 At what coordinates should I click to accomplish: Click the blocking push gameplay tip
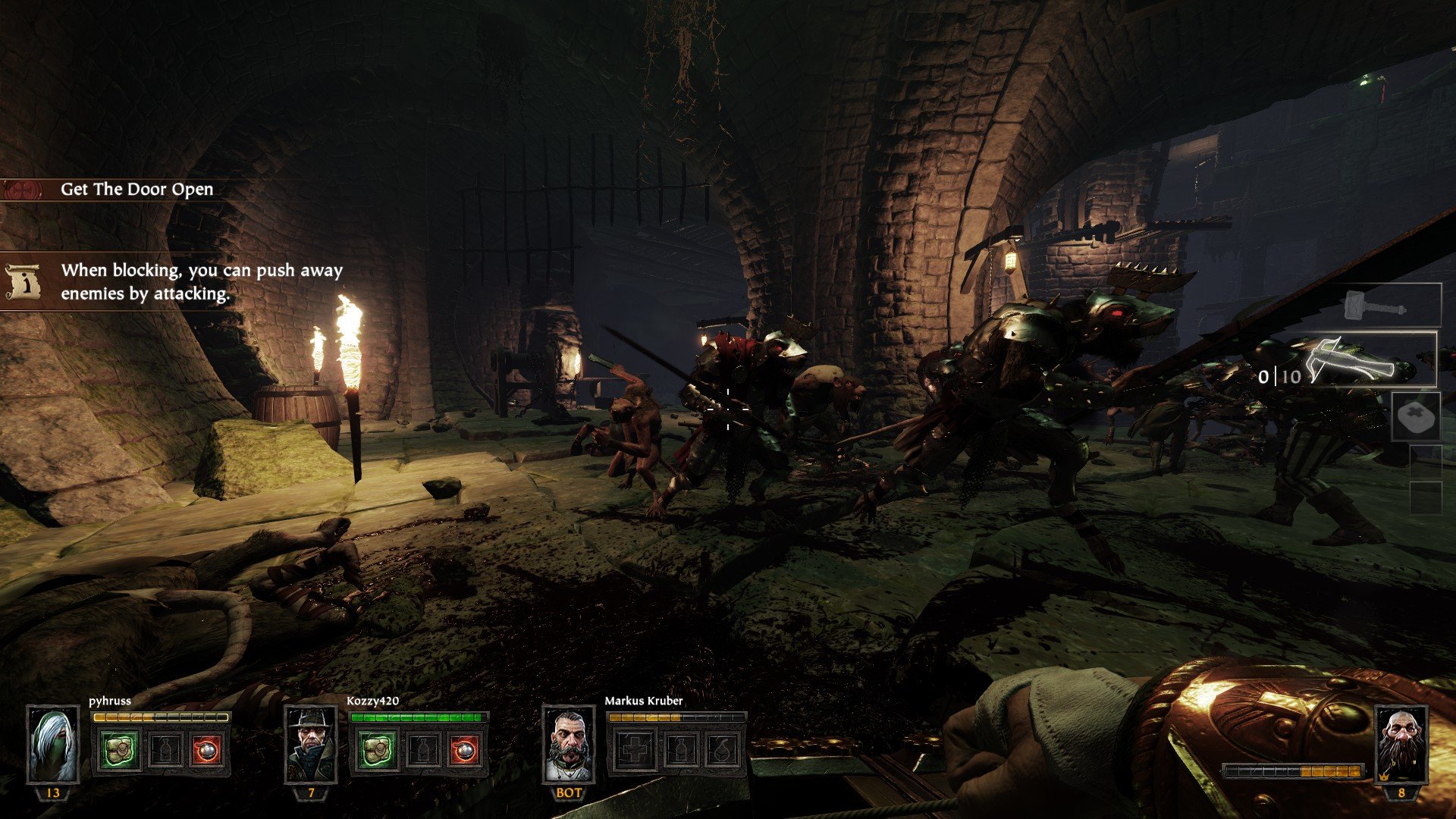coord(201,281)
